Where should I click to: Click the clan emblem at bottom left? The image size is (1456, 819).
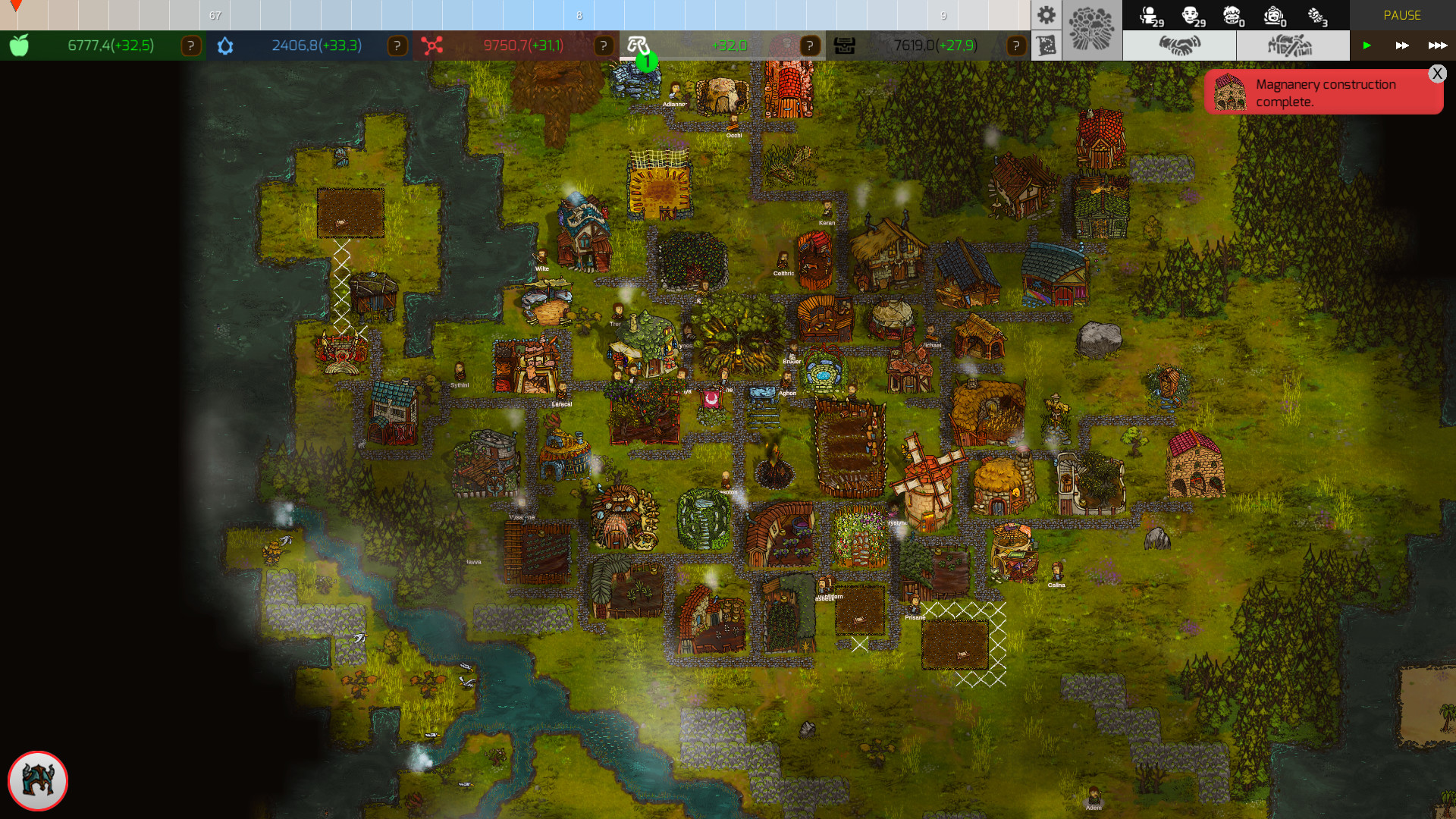click(x=37, y=780)
